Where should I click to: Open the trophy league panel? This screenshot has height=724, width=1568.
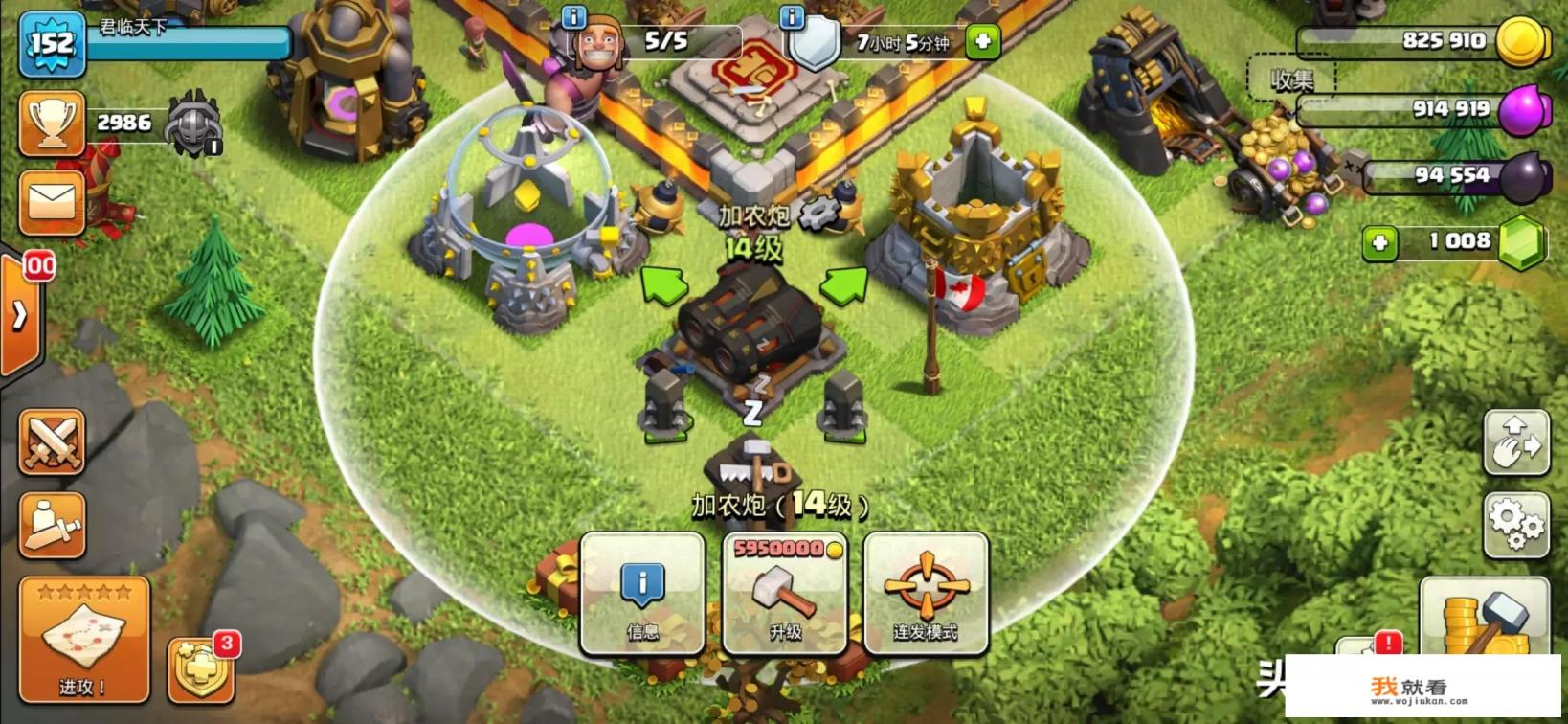click(52, 124)
